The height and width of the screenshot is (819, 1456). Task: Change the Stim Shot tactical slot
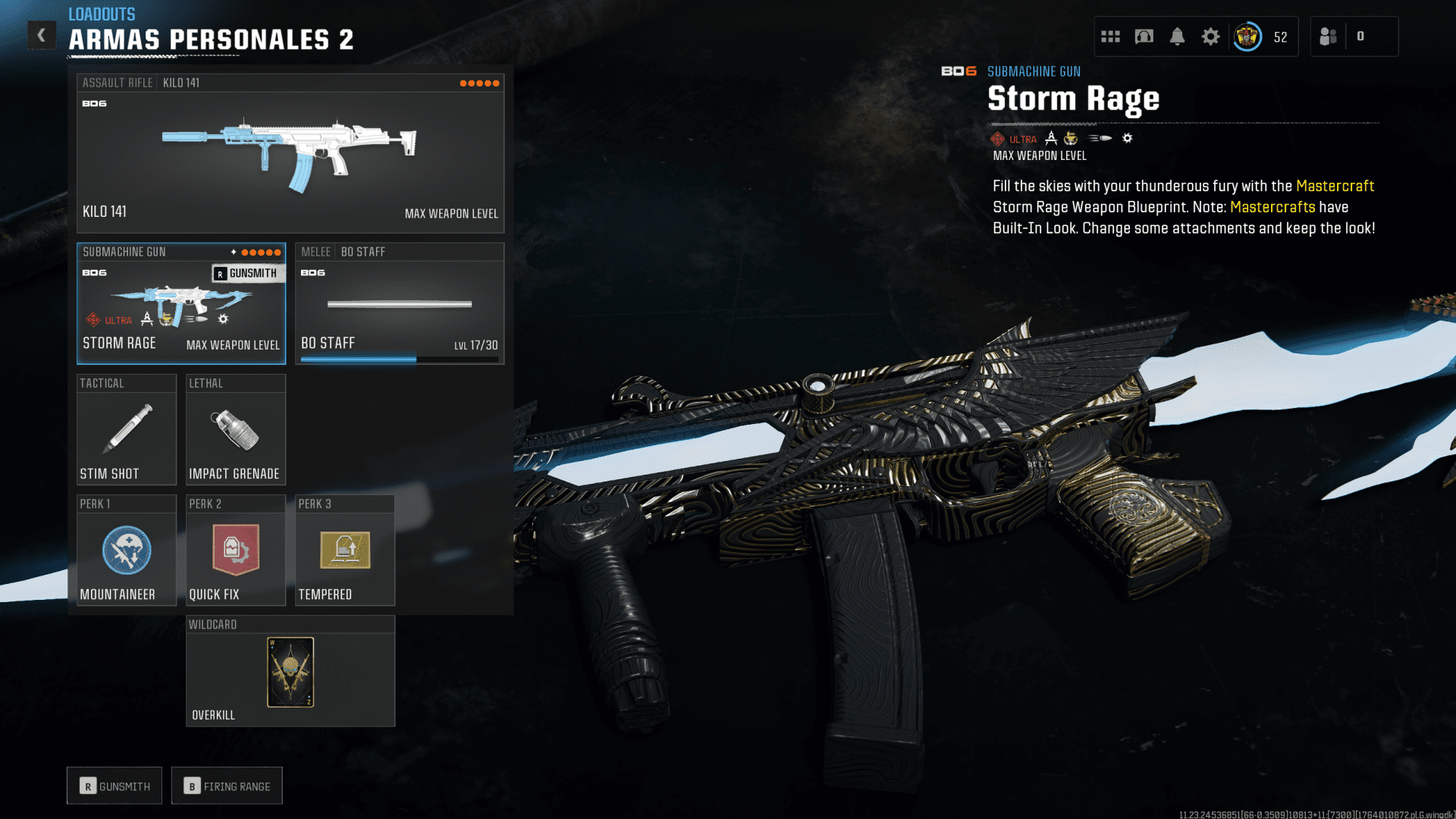click(127, 430)
